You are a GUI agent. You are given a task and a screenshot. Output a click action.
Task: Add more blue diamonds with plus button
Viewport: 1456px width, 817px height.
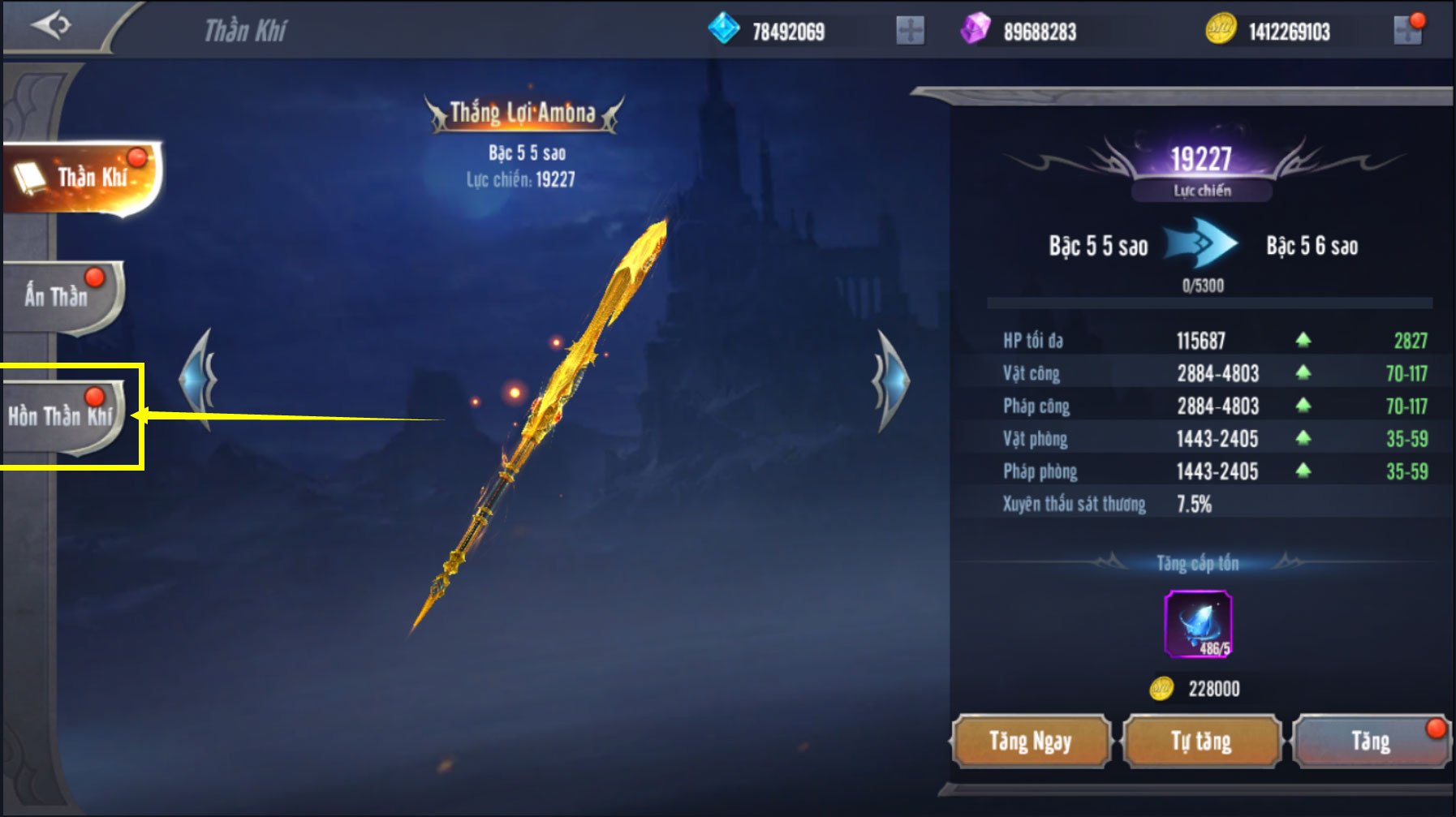pos(910,31)
